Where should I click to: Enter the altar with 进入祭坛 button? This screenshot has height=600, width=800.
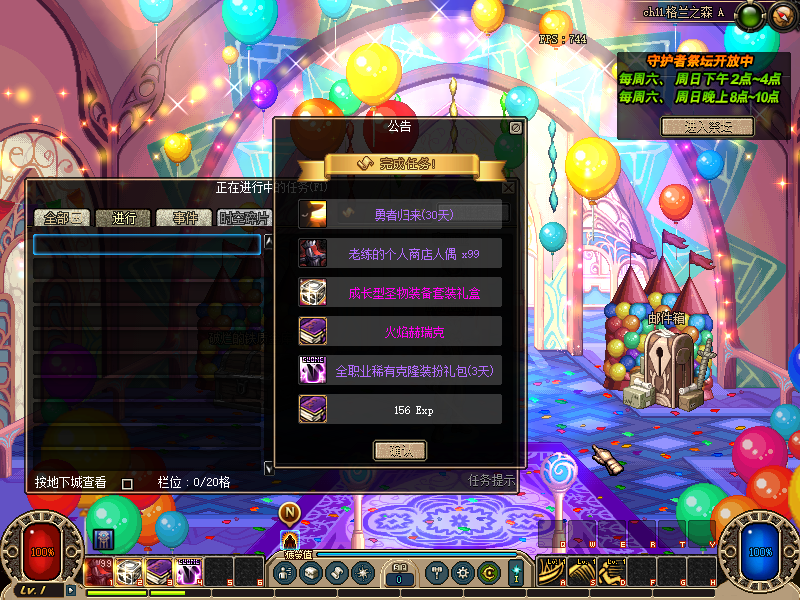pos(706,126)
